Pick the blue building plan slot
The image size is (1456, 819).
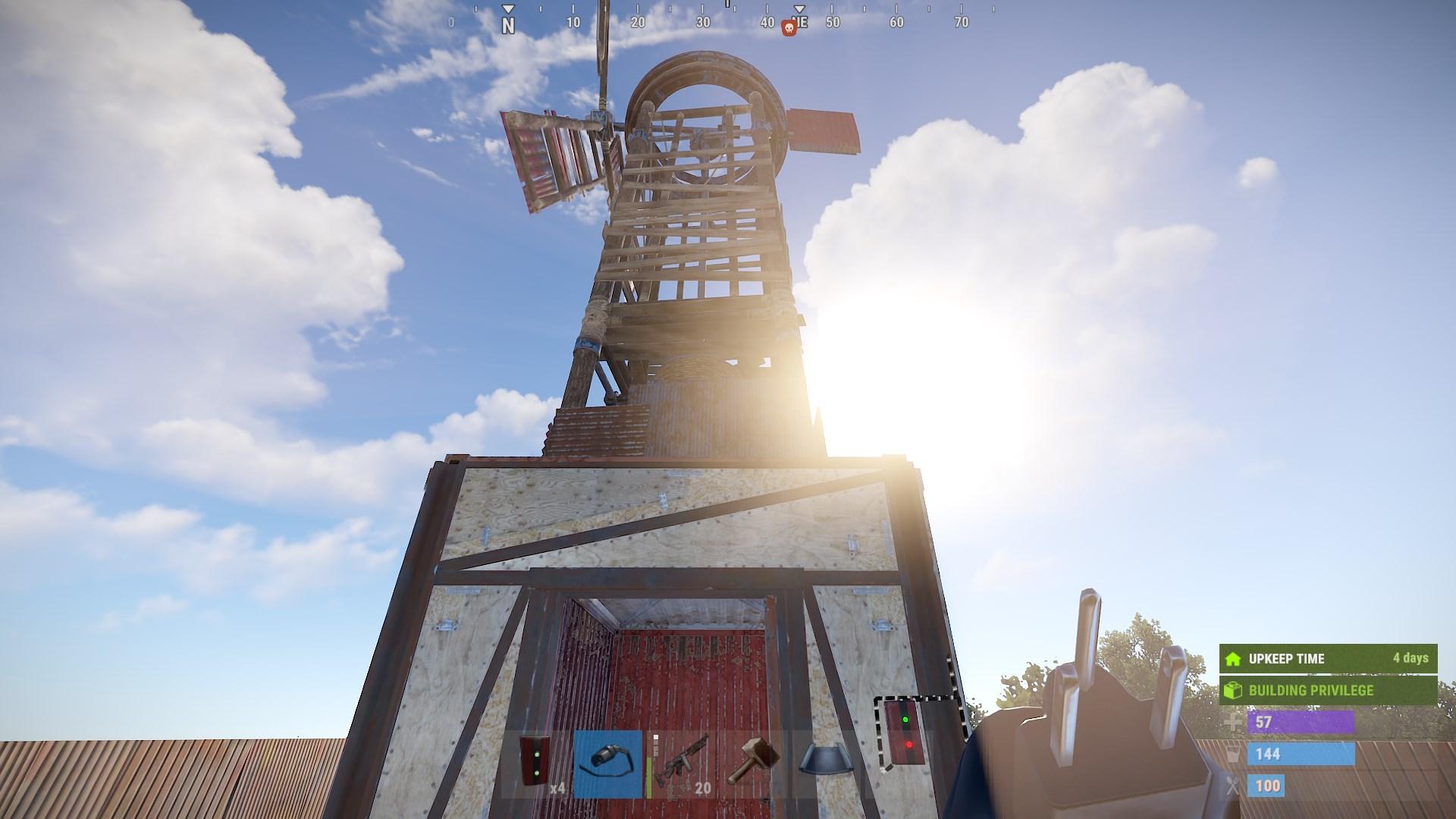[822, 764]
